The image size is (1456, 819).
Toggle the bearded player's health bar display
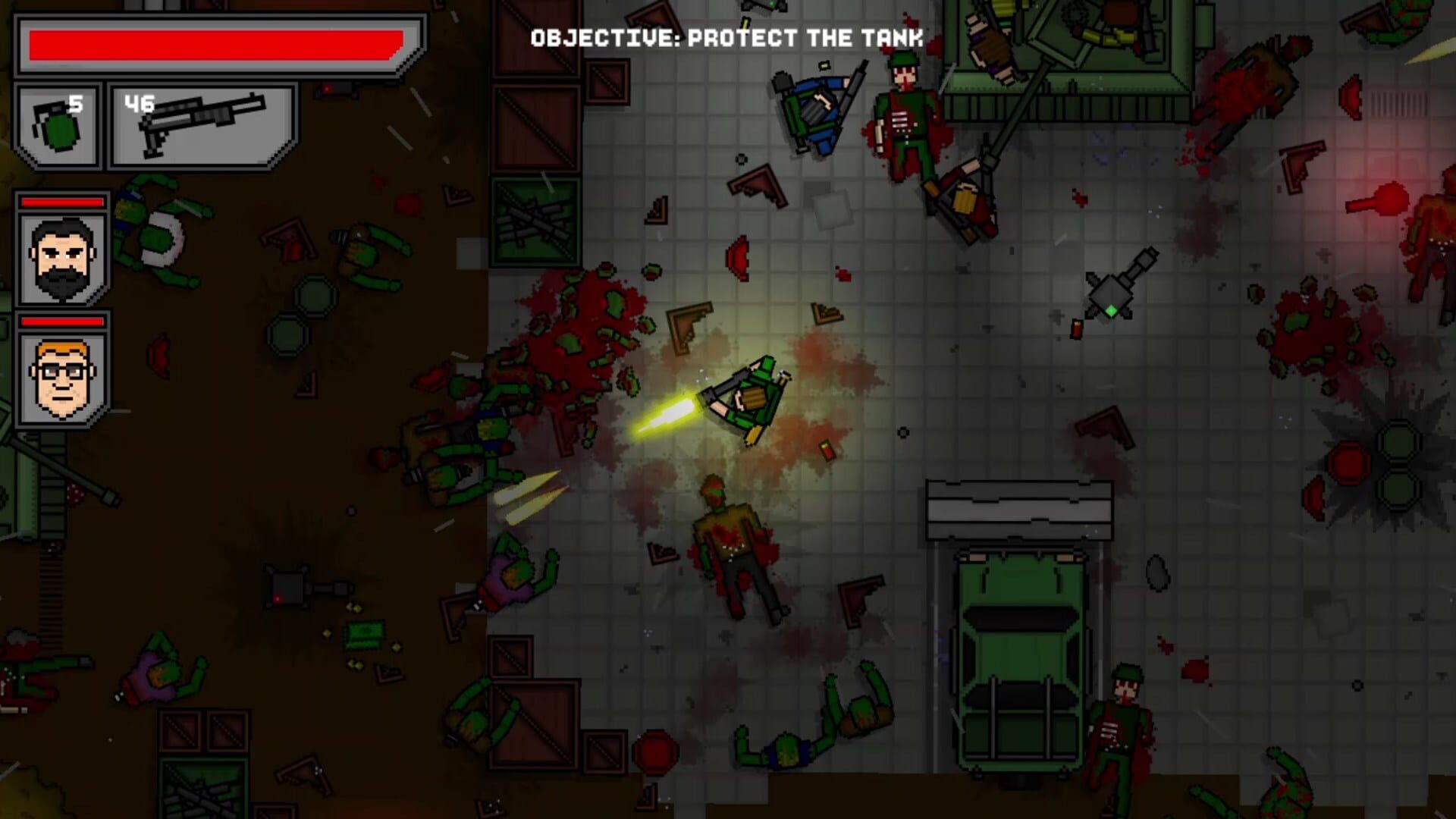(x=61, y=203)
